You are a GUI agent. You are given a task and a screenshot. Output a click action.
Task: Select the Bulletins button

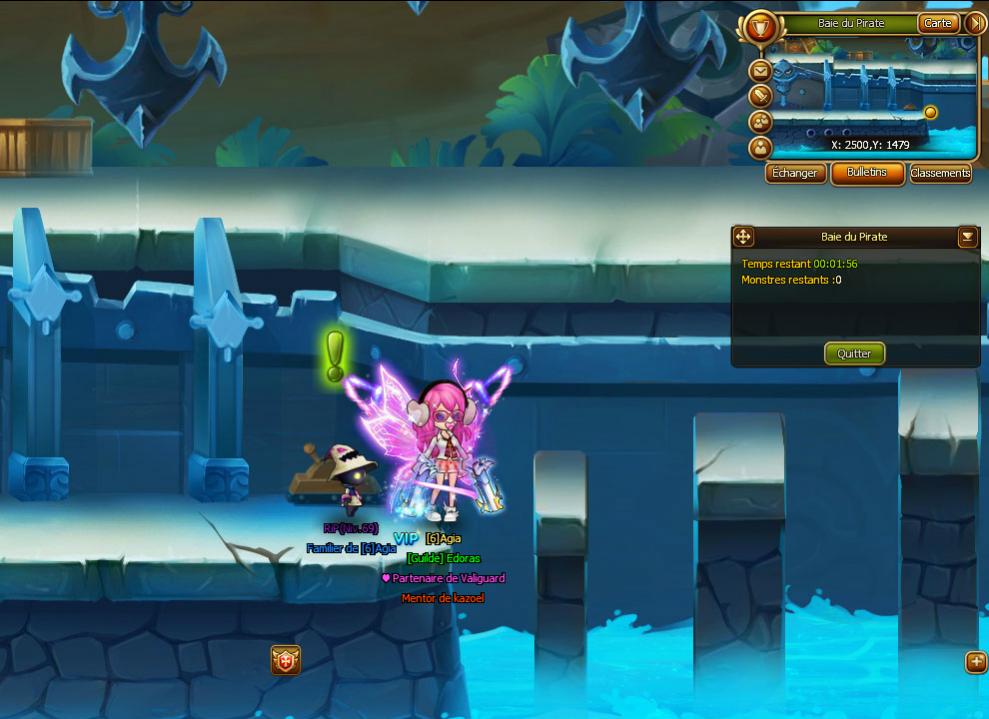(x=867, y=173)
